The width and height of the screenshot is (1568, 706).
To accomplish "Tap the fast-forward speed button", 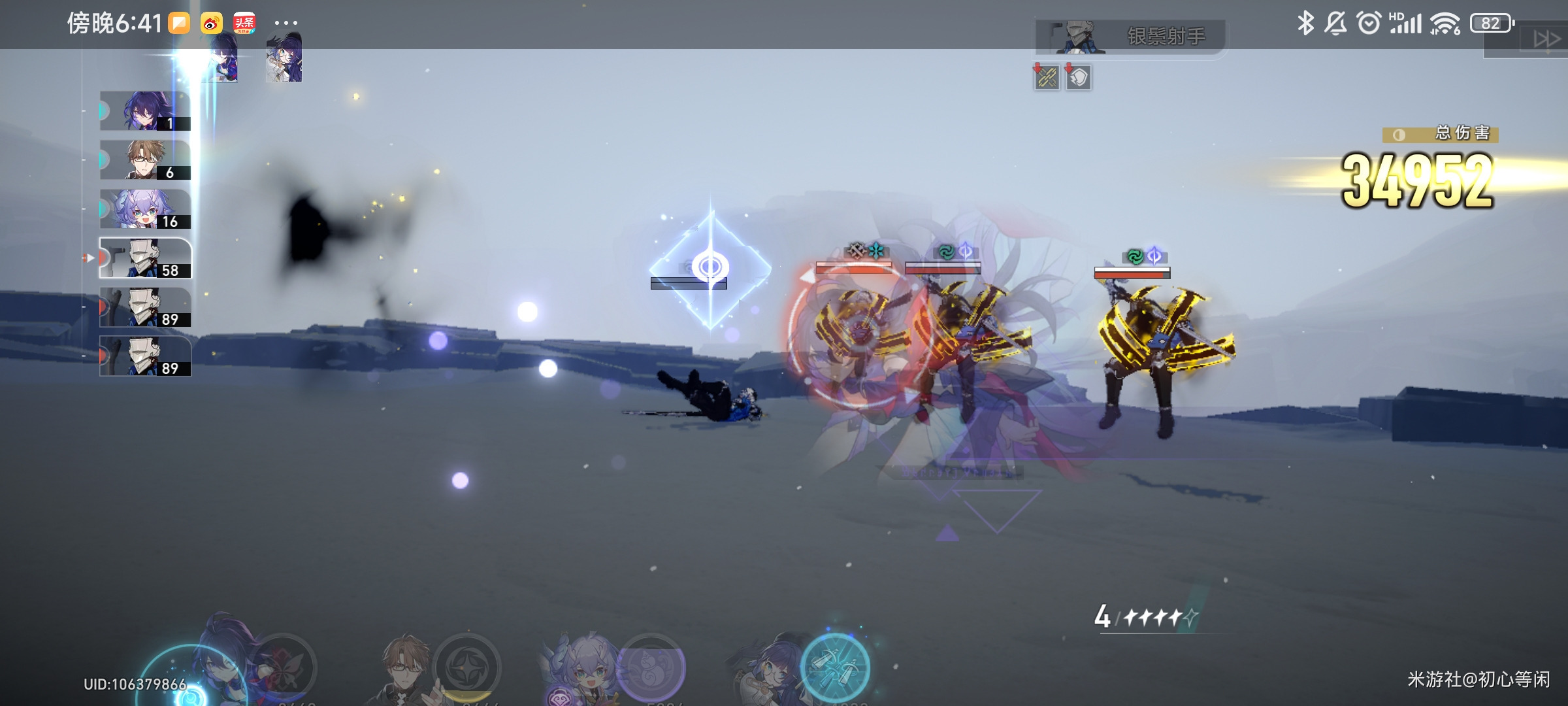I will pos(1546,39).
